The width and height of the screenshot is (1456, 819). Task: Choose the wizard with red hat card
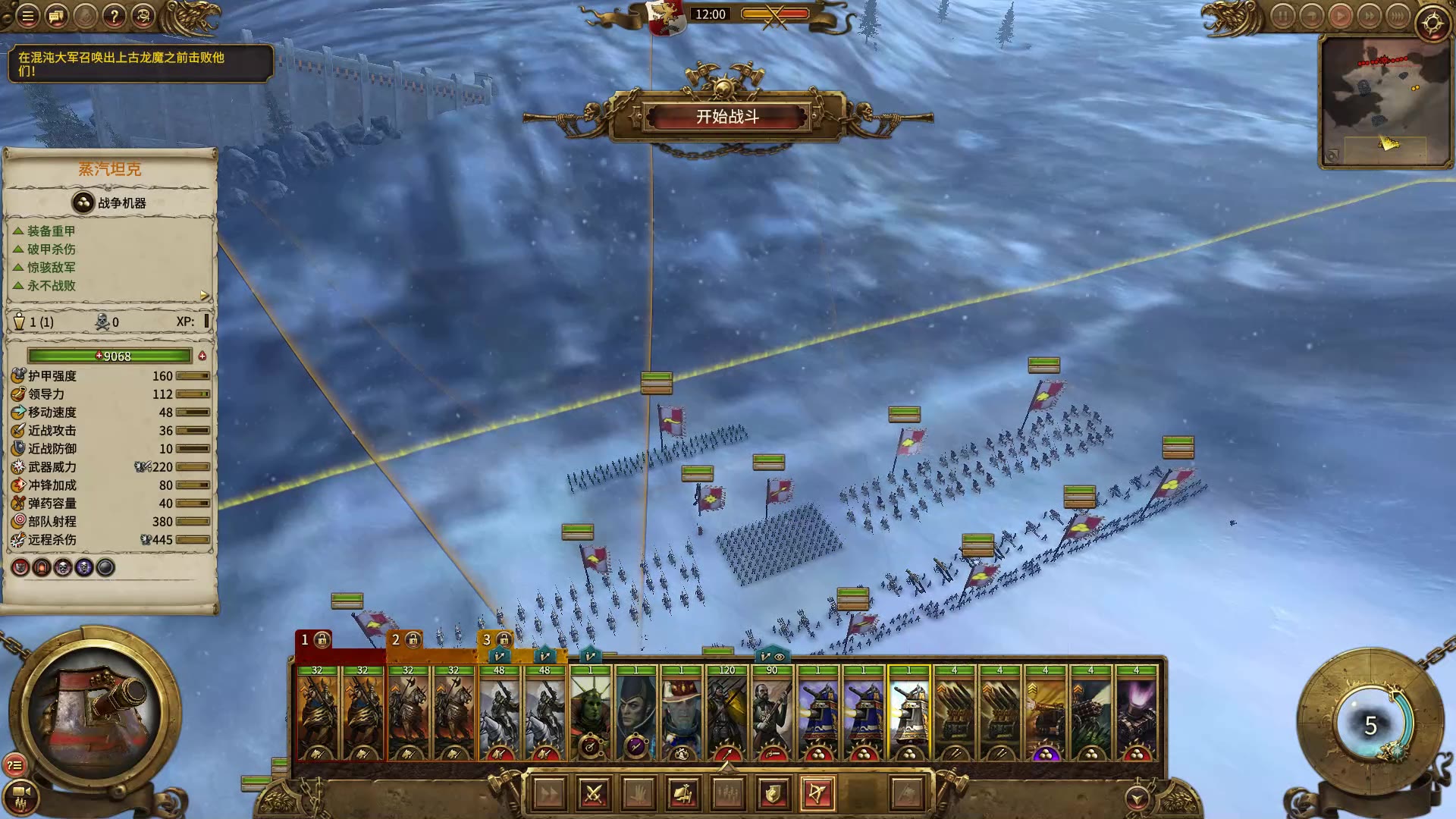[x=681, y=713]
